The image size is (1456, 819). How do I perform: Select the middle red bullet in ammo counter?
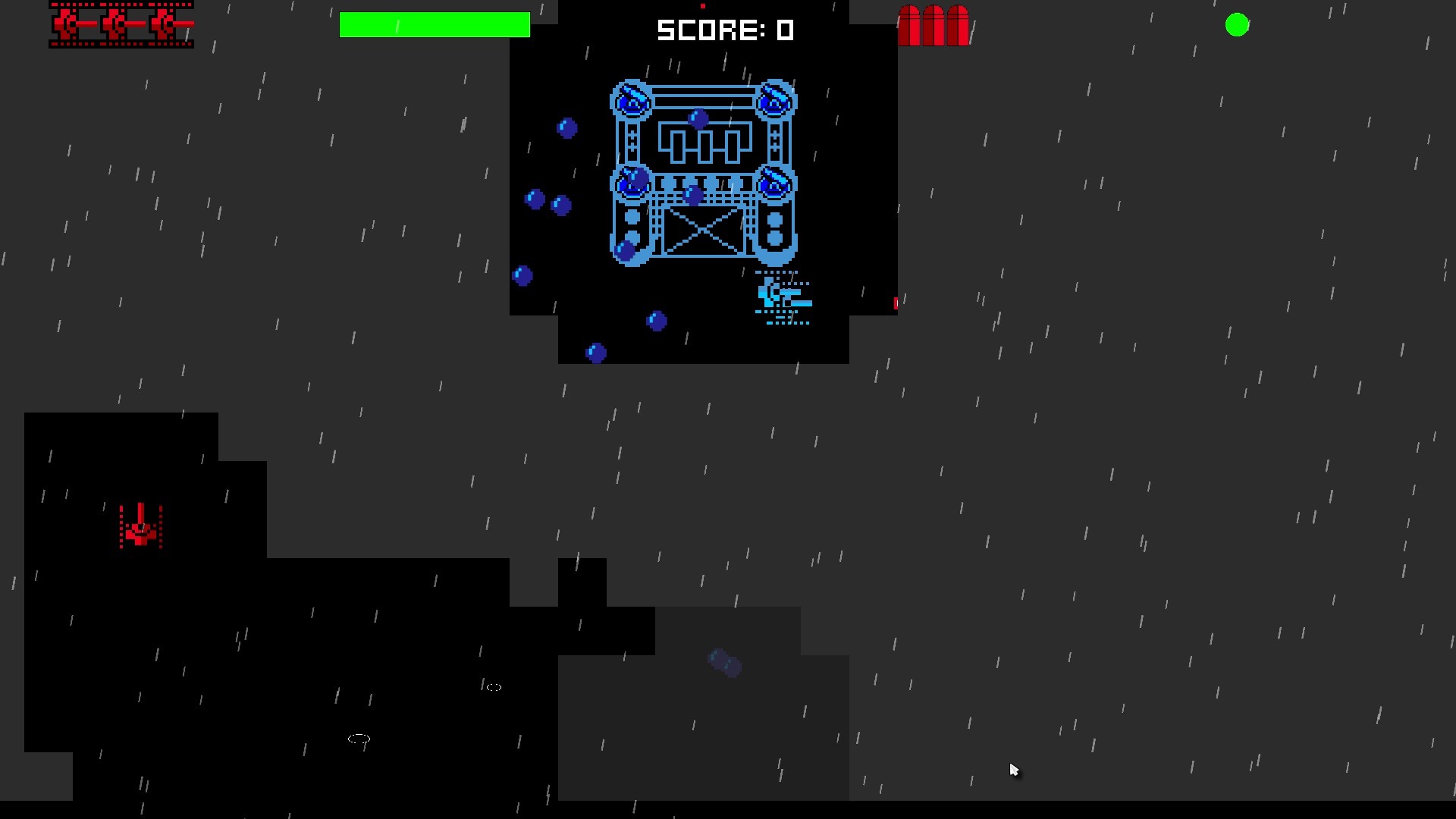934,25
